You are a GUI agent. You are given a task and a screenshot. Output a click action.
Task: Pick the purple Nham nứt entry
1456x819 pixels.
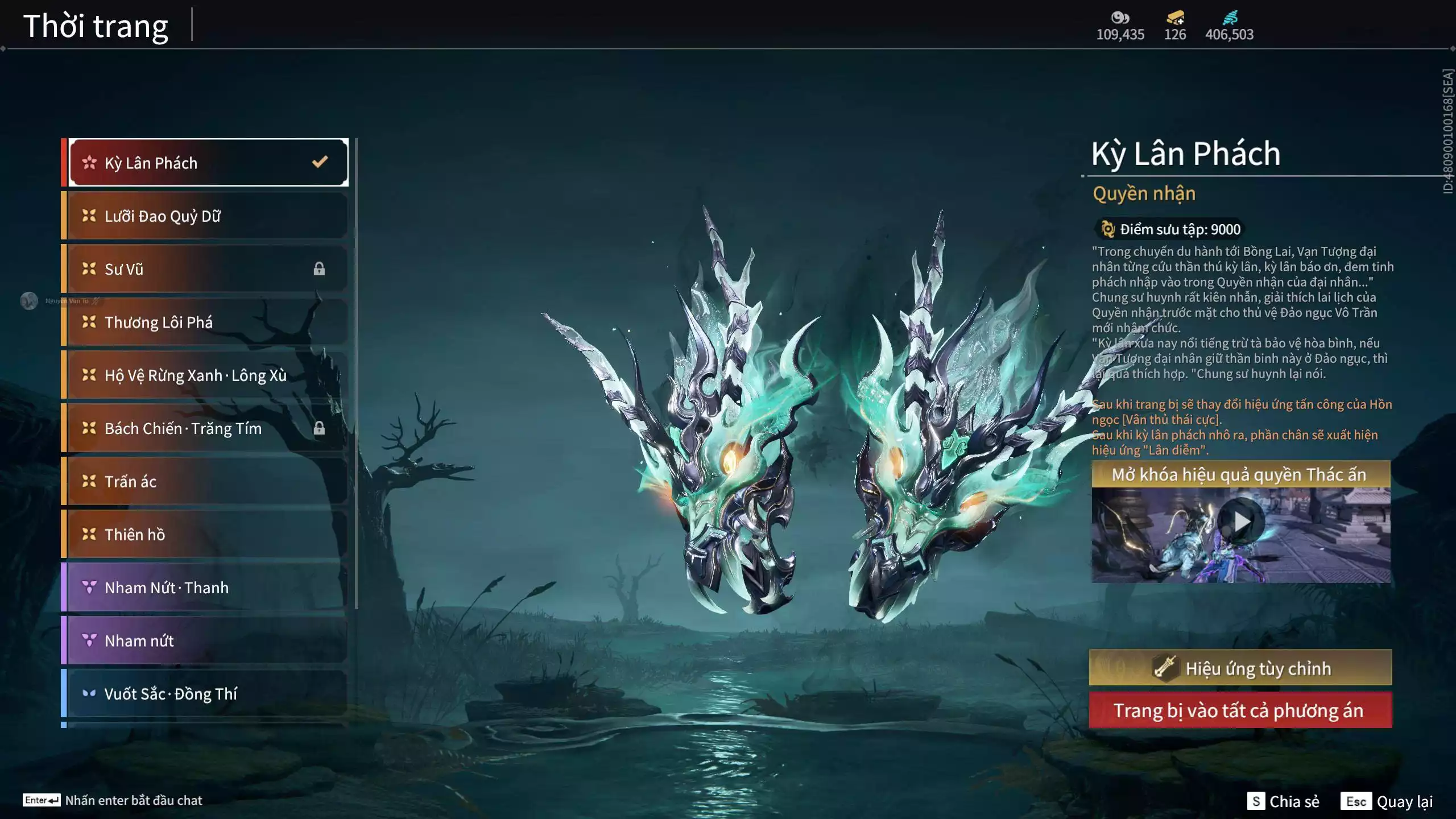click(x=208, y=641)
